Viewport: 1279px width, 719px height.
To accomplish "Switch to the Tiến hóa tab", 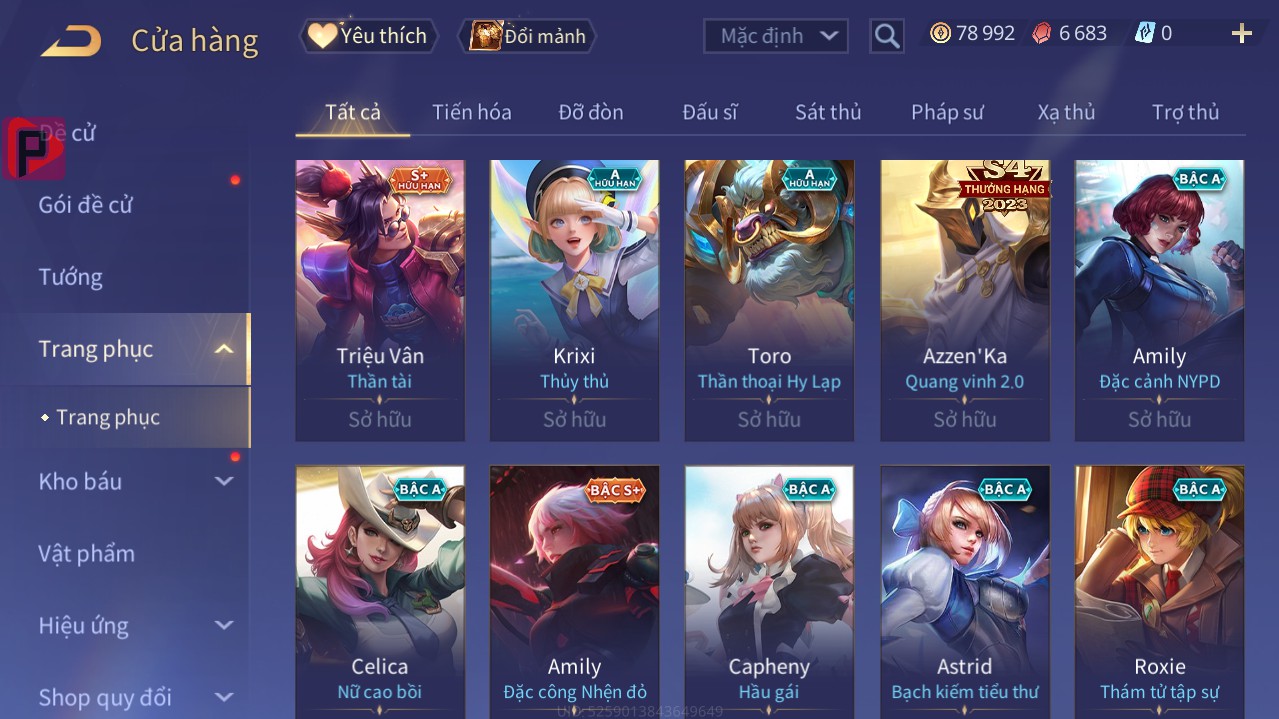I will (471, 112).
